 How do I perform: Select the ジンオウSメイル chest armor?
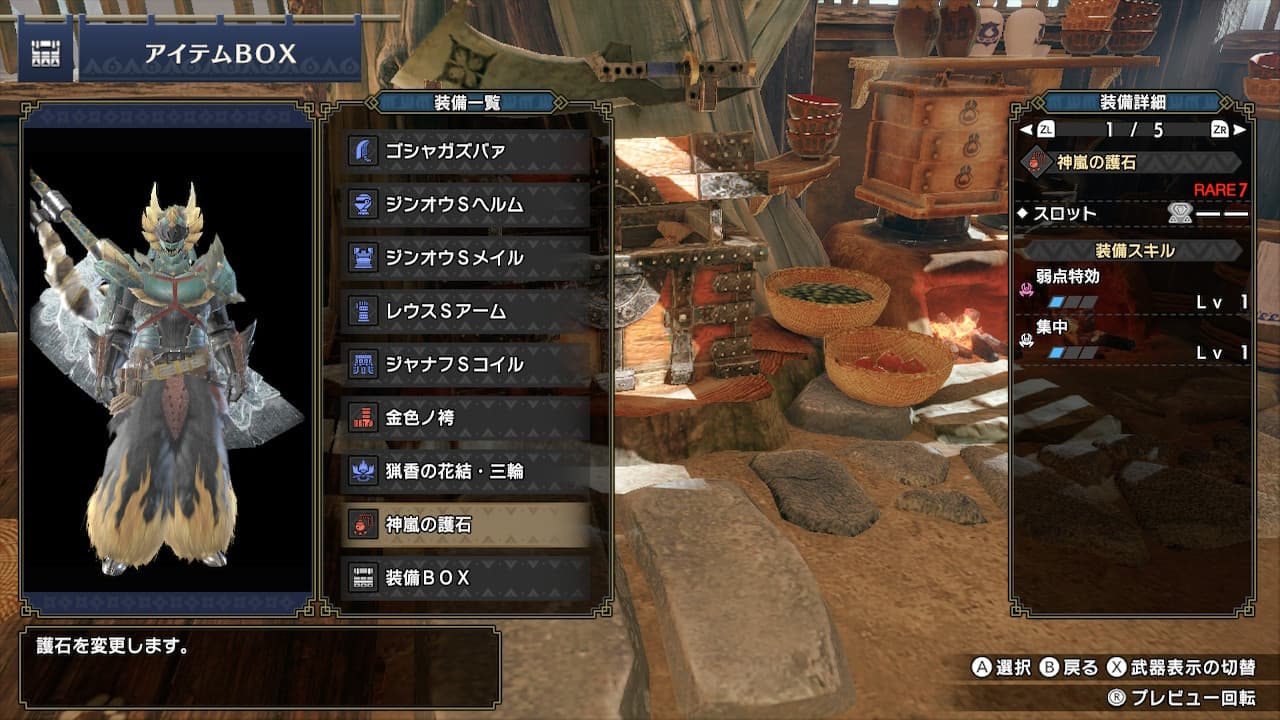[467, 258]
